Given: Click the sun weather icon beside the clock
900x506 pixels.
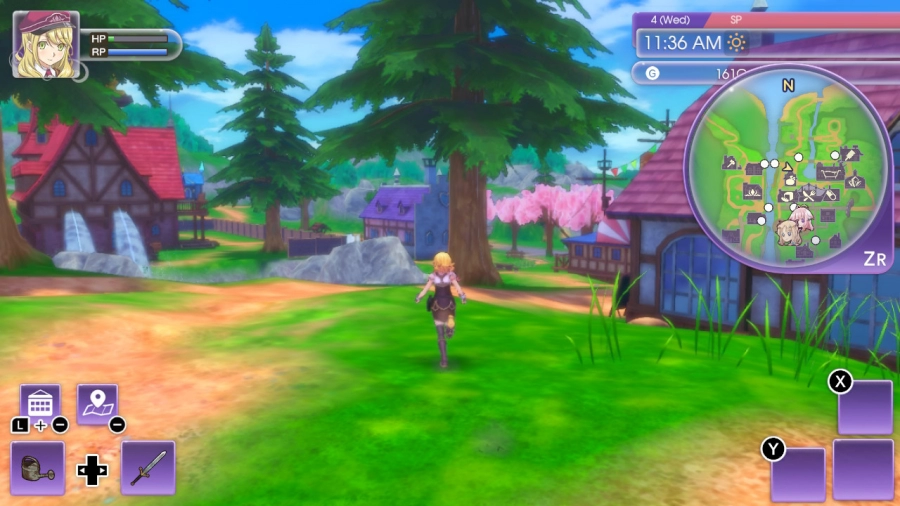Looking at the screenshot, I should (737, 42).
